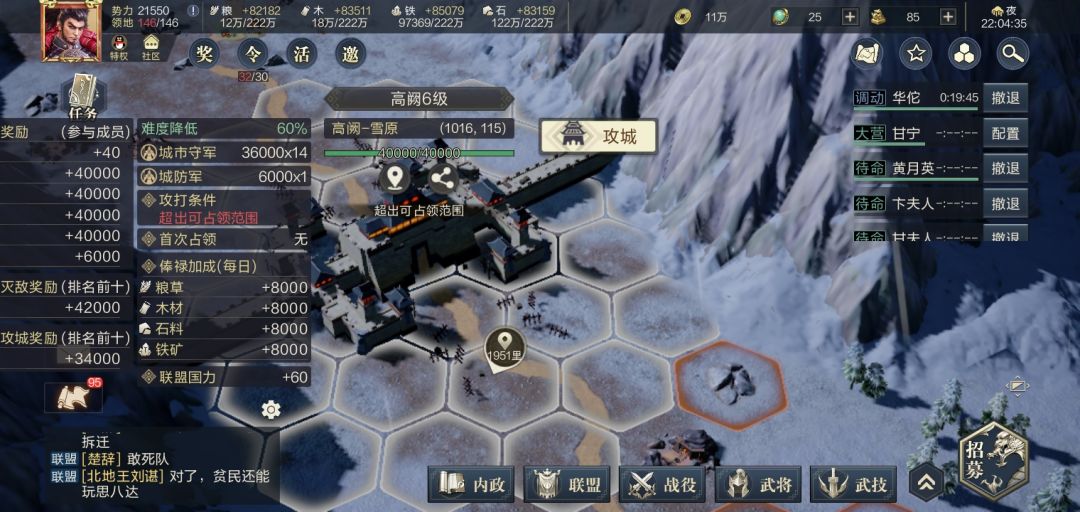Click the 奖 rewards round button
The image size is (1080, 512).
tap(205, 54)
